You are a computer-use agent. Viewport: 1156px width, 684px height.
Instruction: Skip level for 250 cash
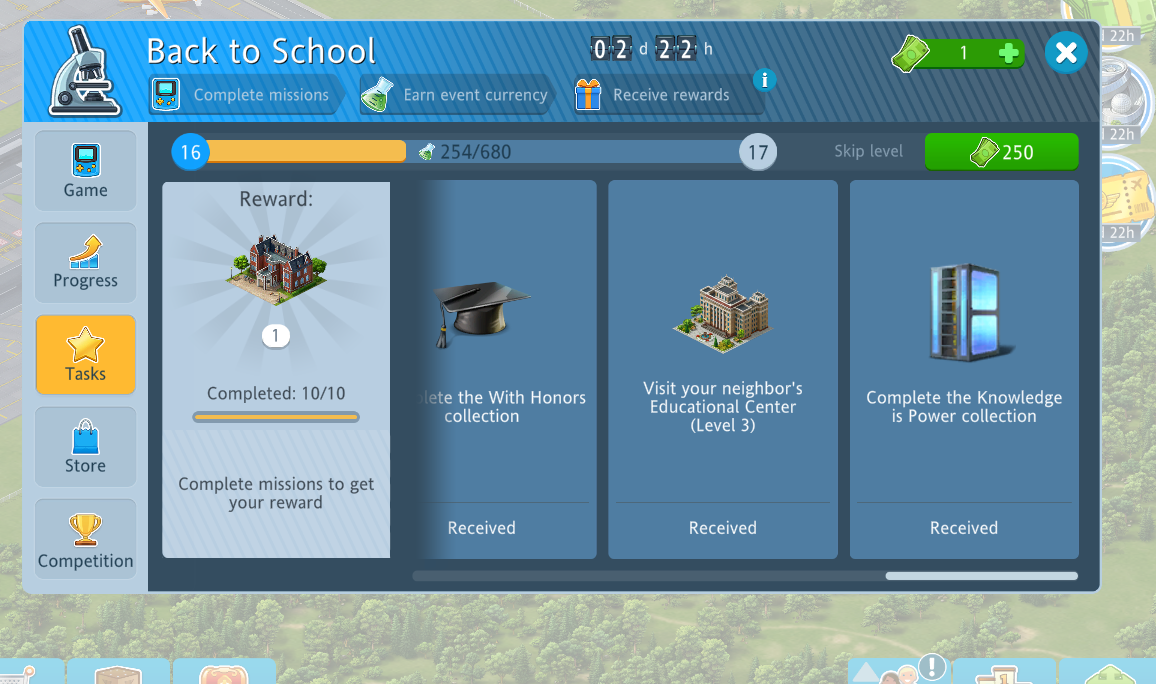tap(1001, 152)
